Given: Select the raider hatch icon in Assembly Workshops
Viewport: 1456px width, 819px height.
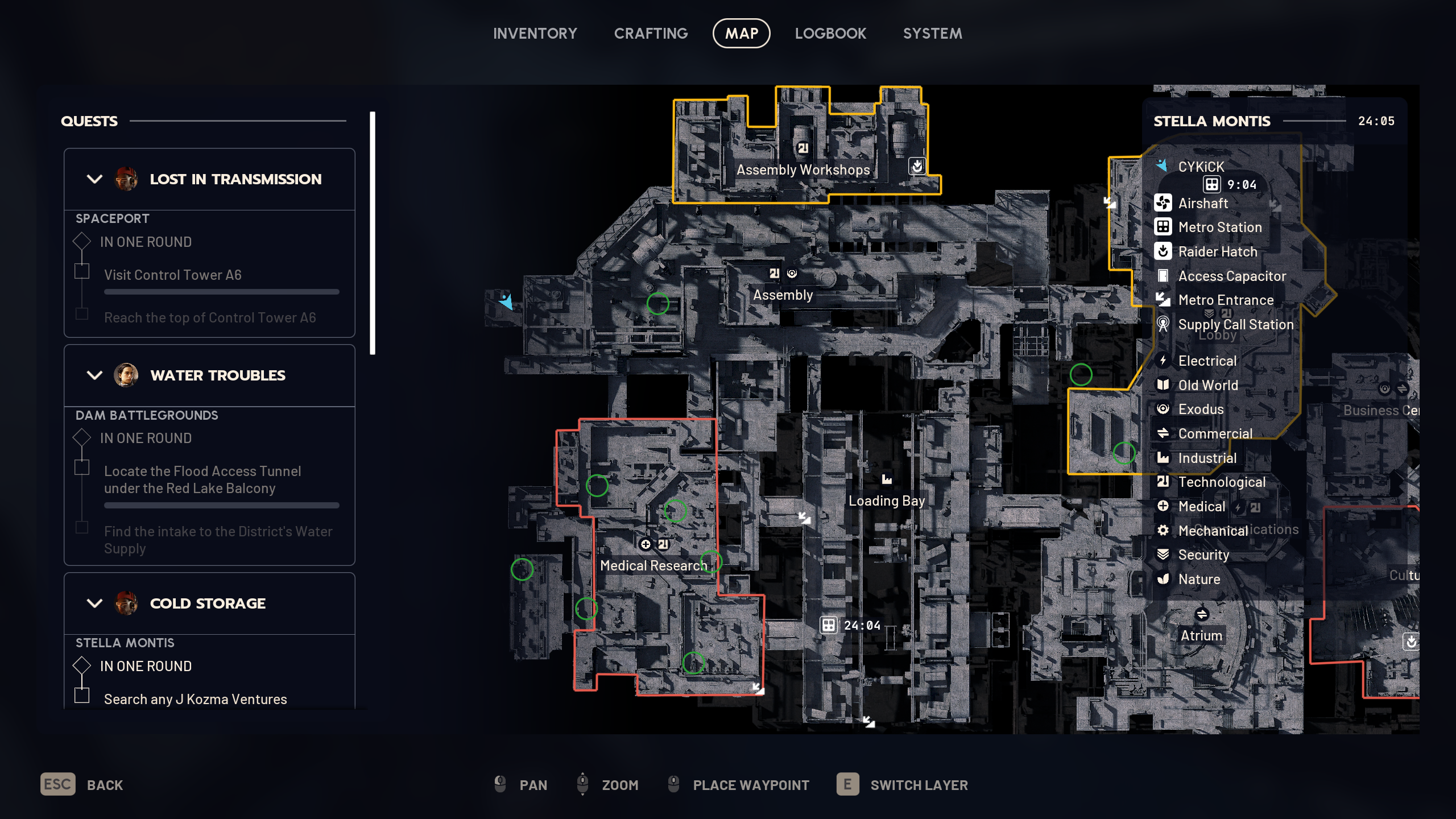Looking at the screenshot, I should coord(917,166).
